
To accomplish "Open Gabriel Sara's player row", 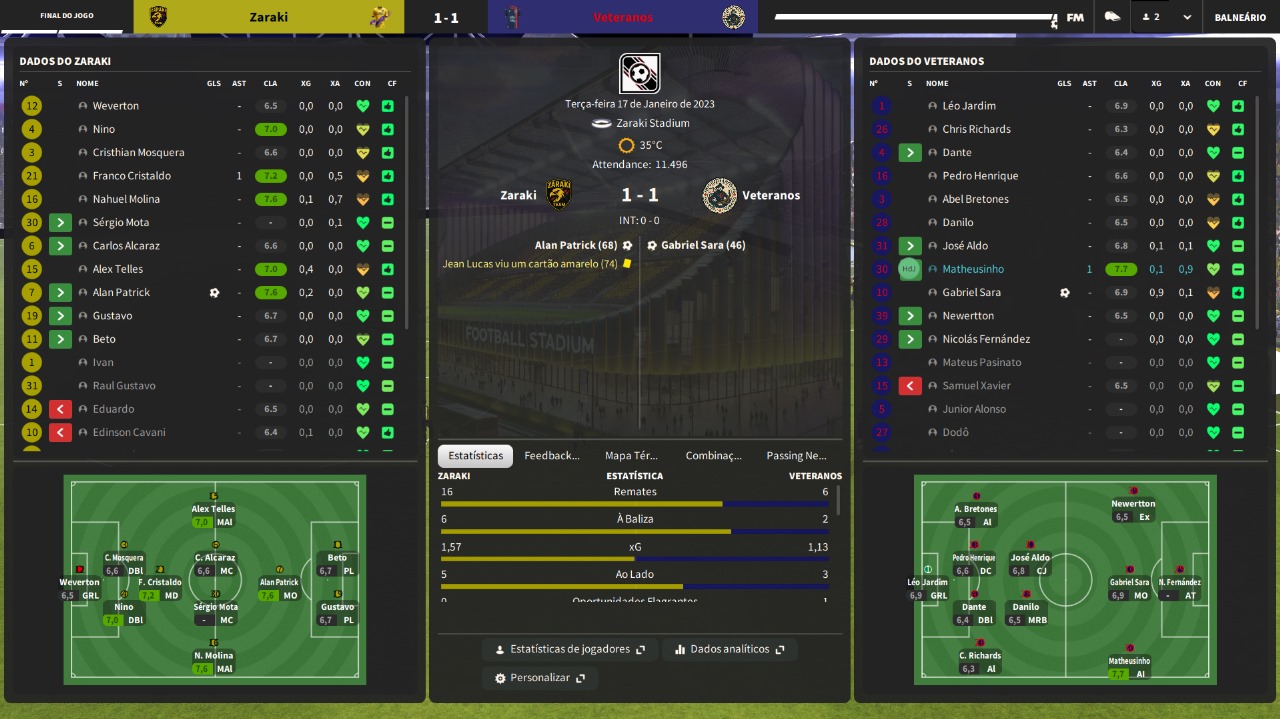I will (x=971, y=293).
